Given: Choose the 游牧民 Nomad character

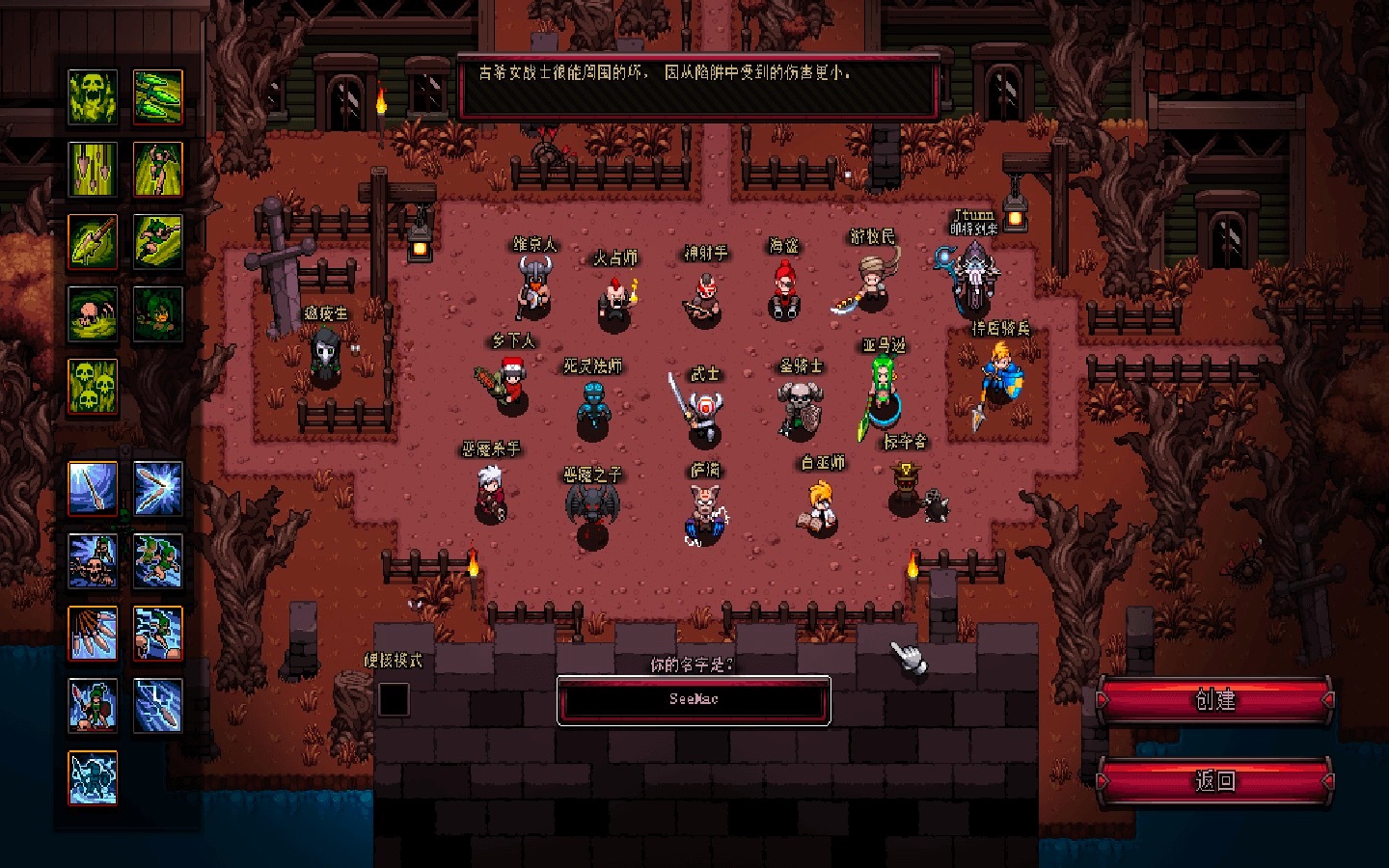Looking at the screenshot, I should [x=871, y=282].
